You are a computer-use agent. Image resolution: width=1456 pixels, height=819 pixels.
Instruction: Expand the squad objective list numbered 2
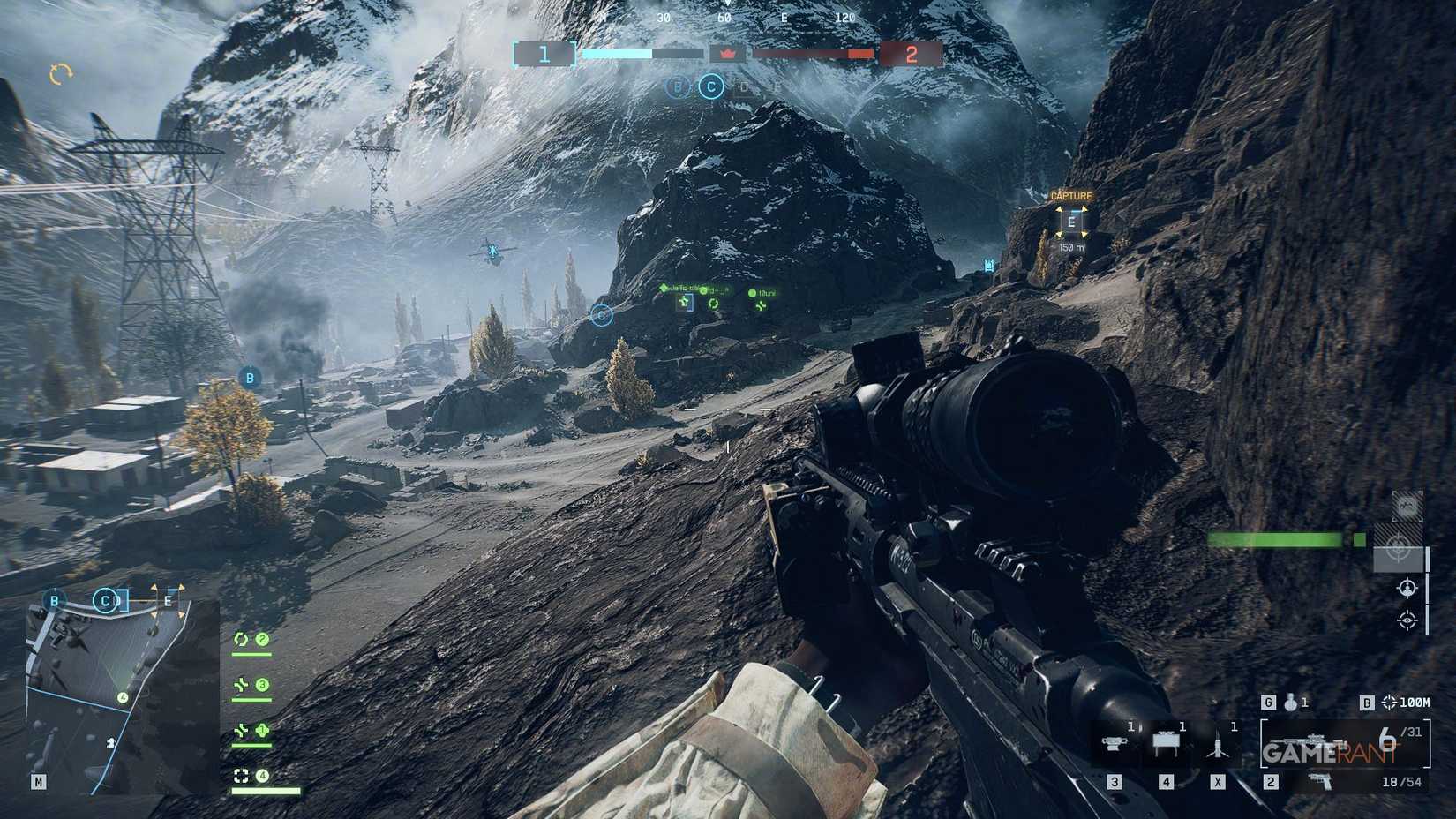(262, 639)
